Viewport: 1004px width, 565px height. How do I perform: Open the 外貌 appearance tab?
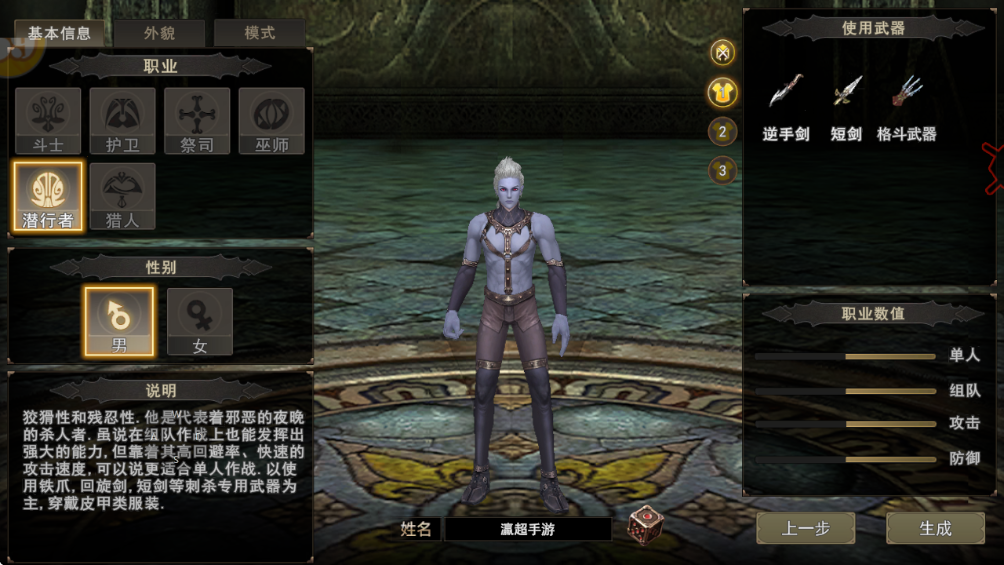[159, 33]
